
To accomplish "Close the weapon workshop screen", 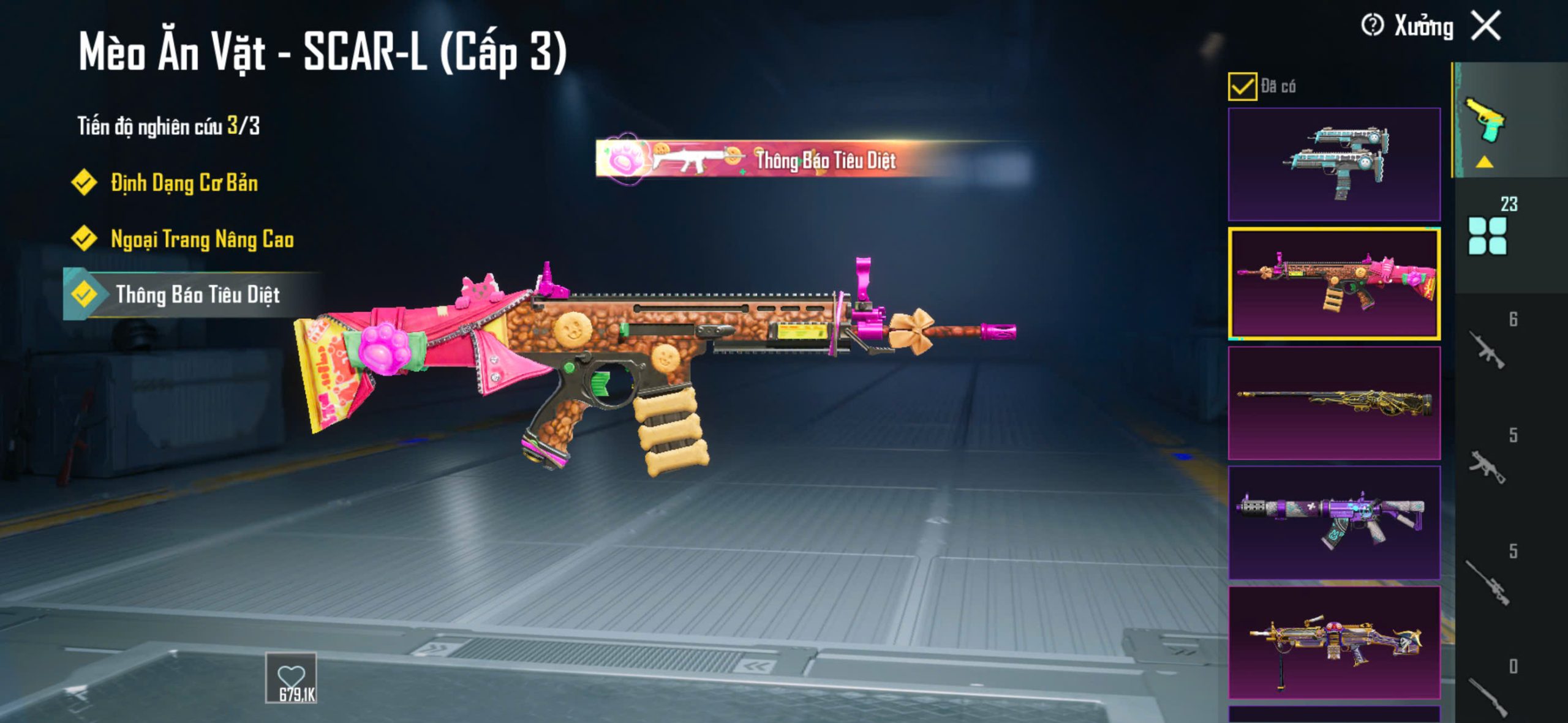I will point(1487,26).
